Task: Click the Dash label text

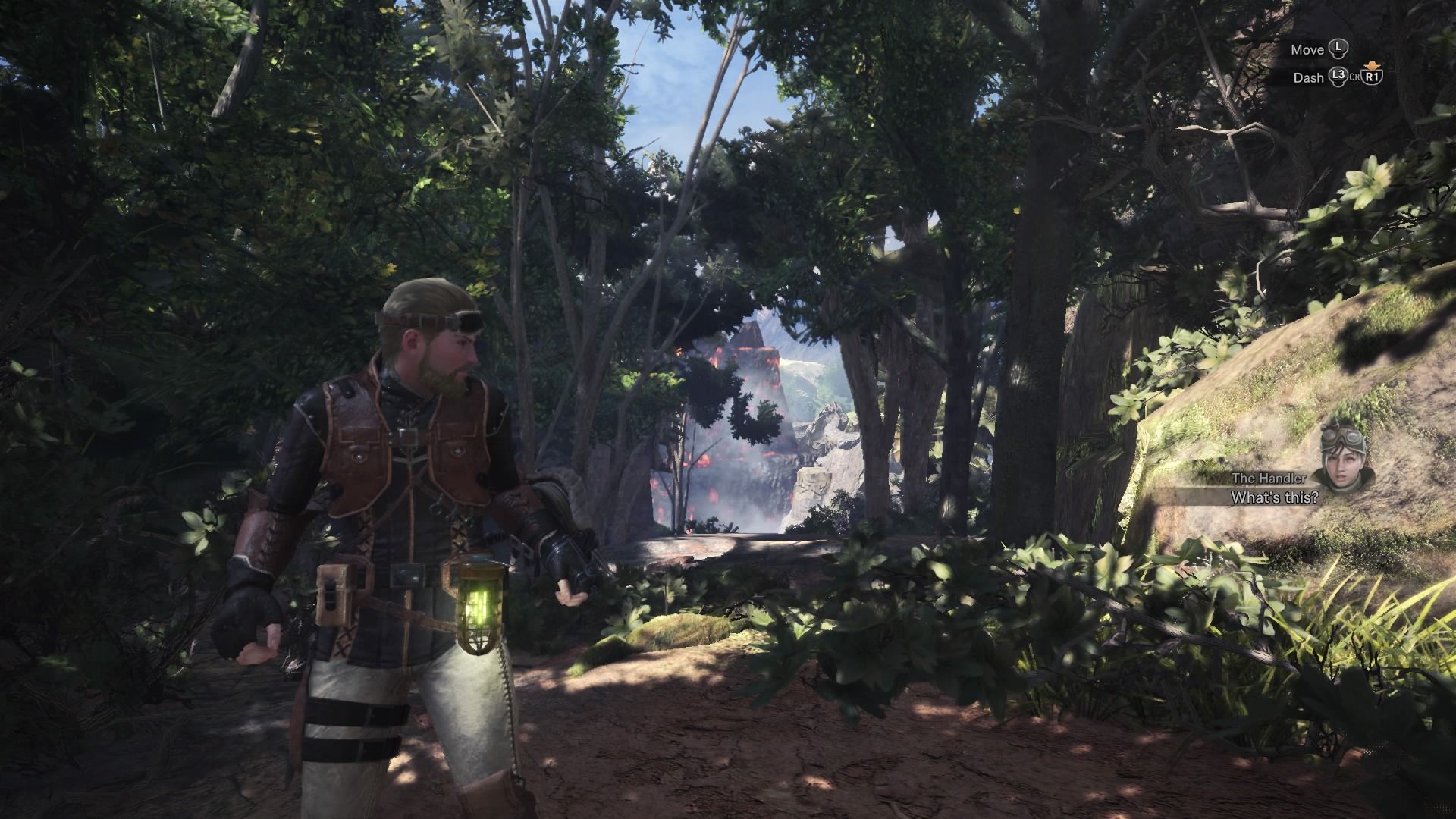Action: [1310, 79]
